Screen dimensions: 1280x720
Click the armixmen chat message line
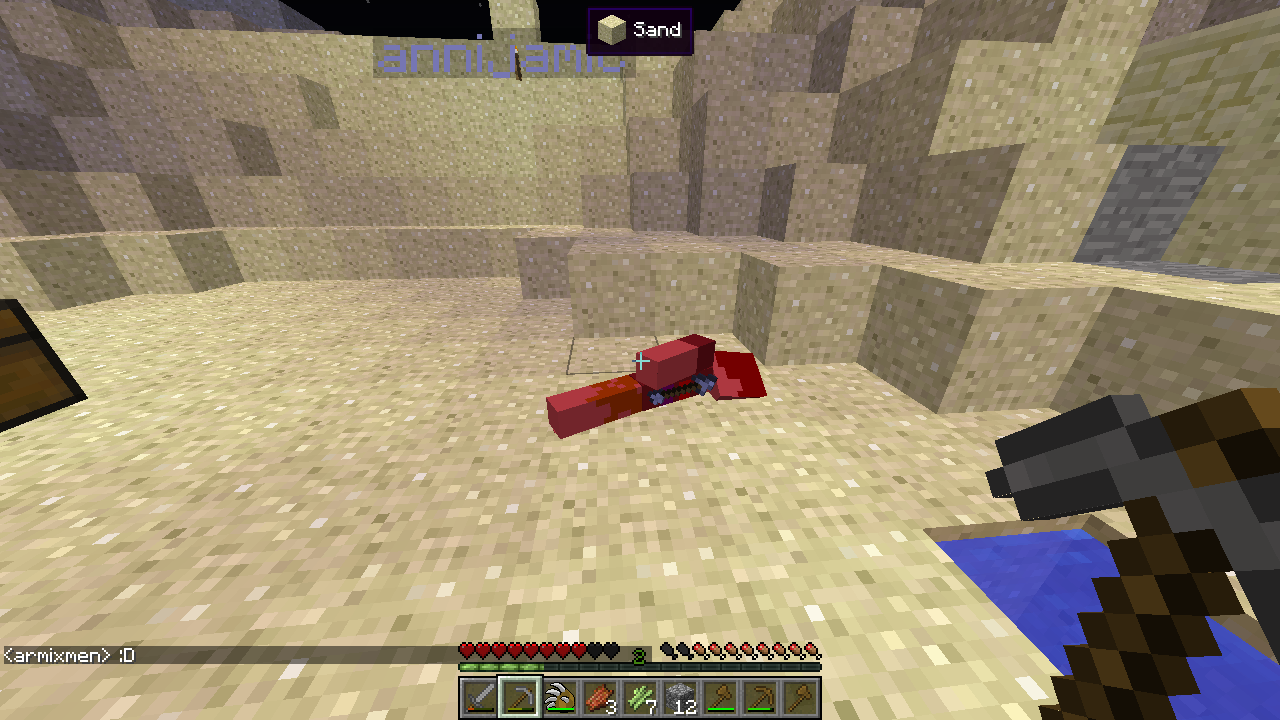[x=70, y=656]
